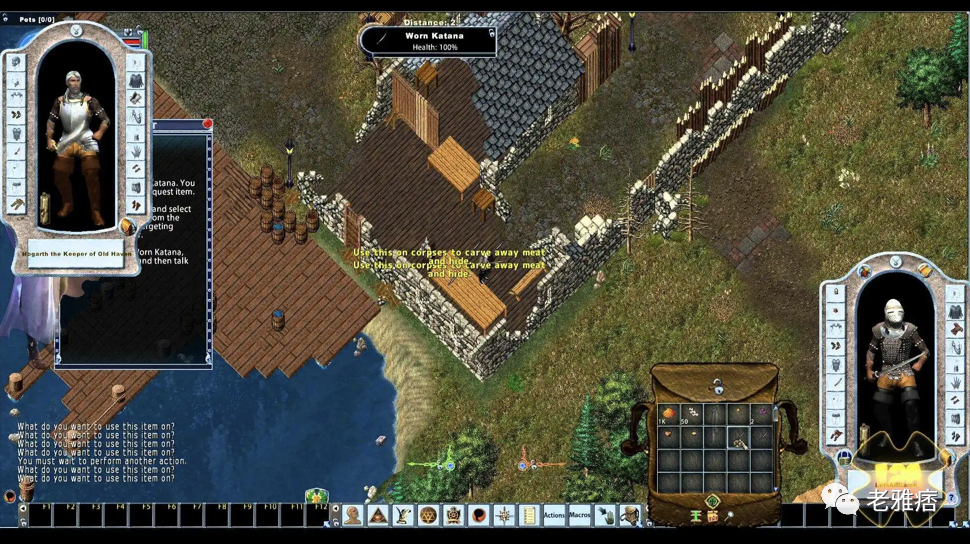Open the checklist journal icon
Viewport: 970px width, 544px height.
(x=529, y=515)
